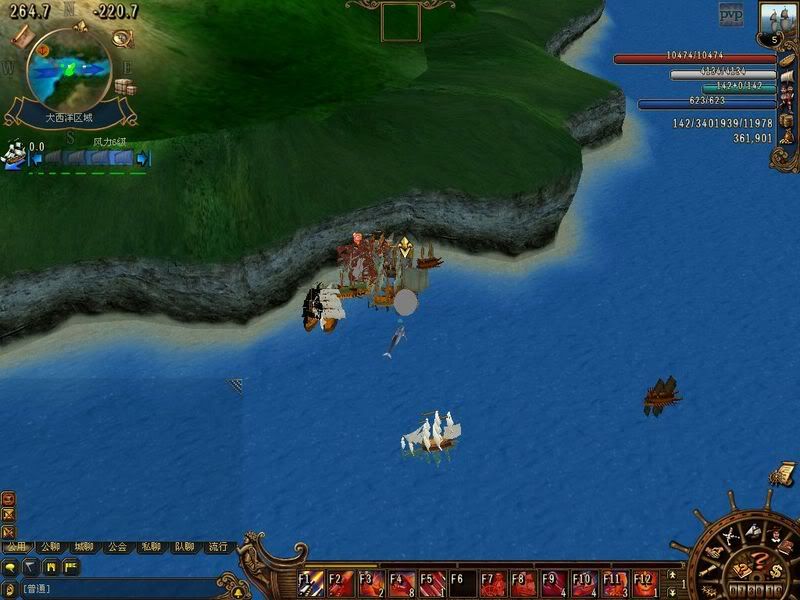The width and height of the screenshot is (800, 600).
Task: Switch to the 城聊 chat tab
Action: pos(84,547)
